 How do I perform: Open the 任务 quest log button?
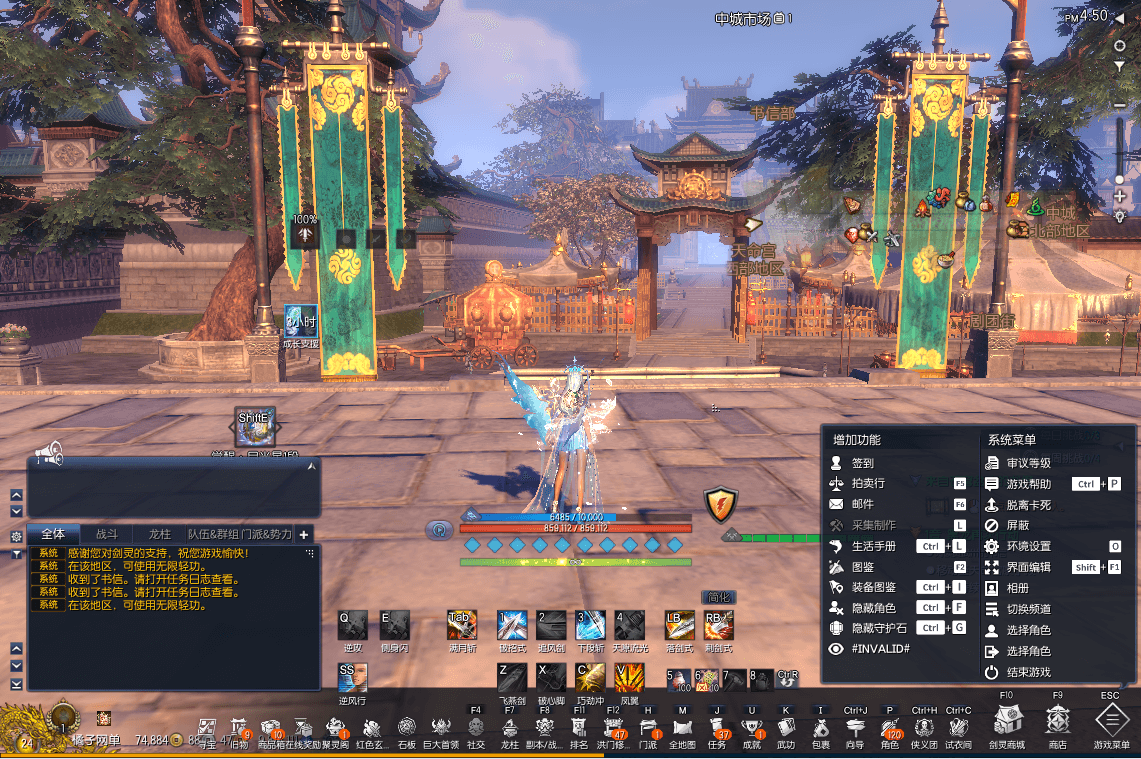pos(717,728)
